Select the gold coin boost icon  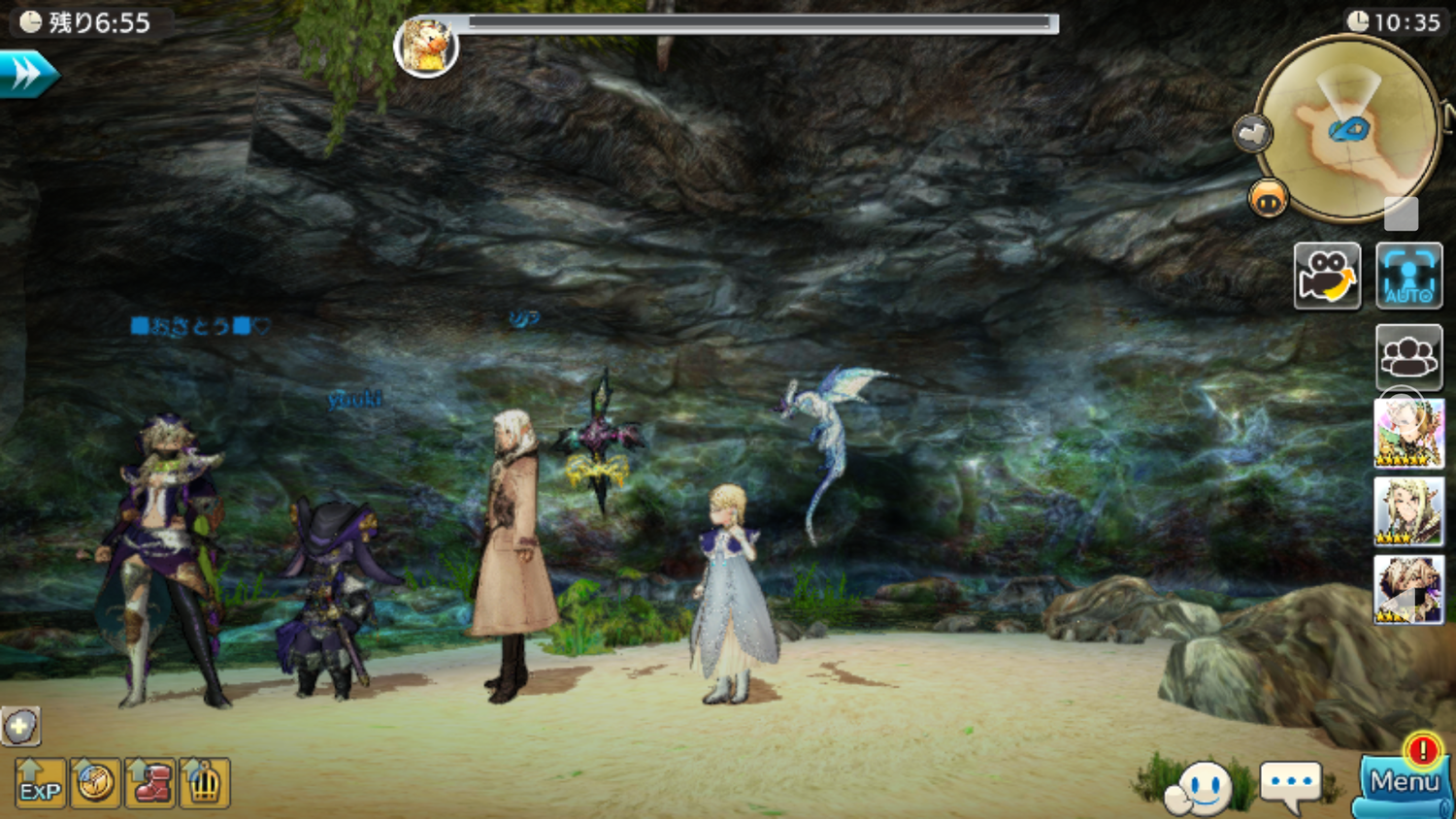point(95,783)
